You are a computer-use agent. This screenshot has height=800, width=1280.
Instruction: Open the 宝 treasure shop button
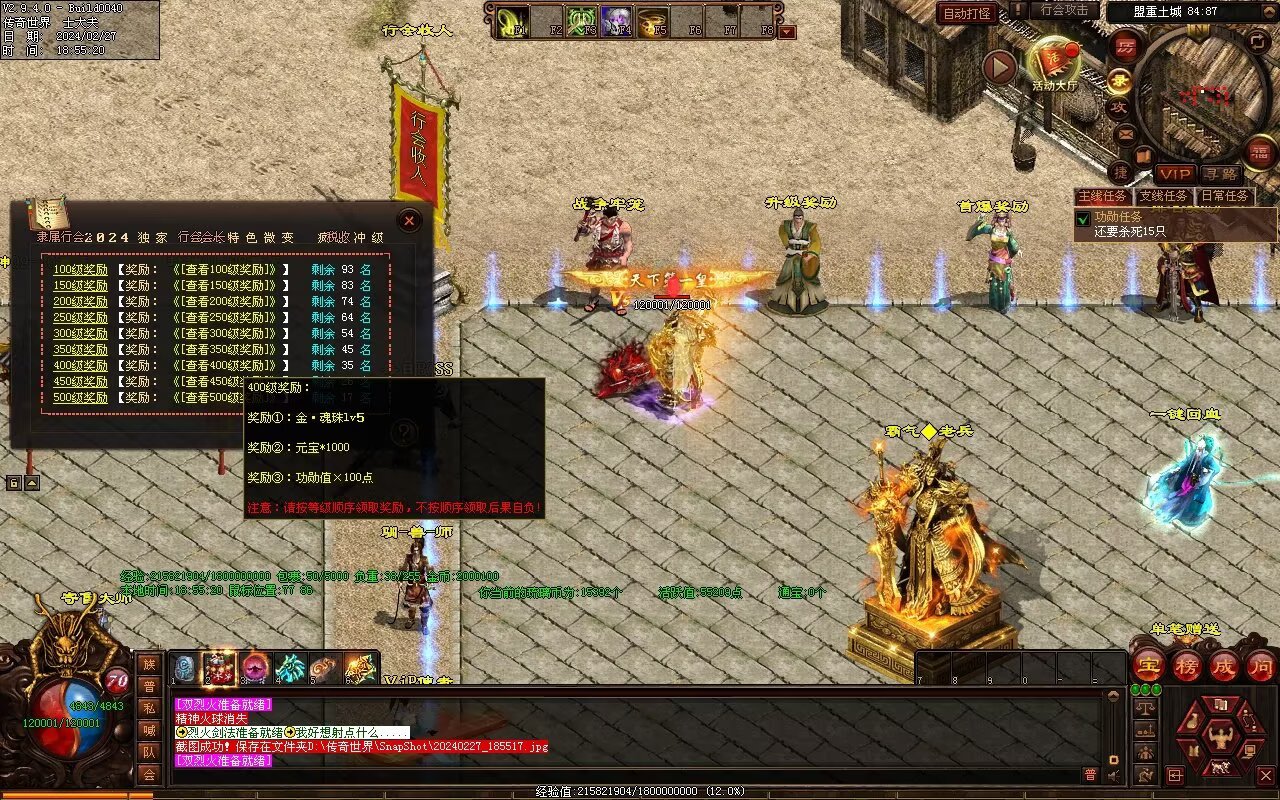(x=1148, y=665)
